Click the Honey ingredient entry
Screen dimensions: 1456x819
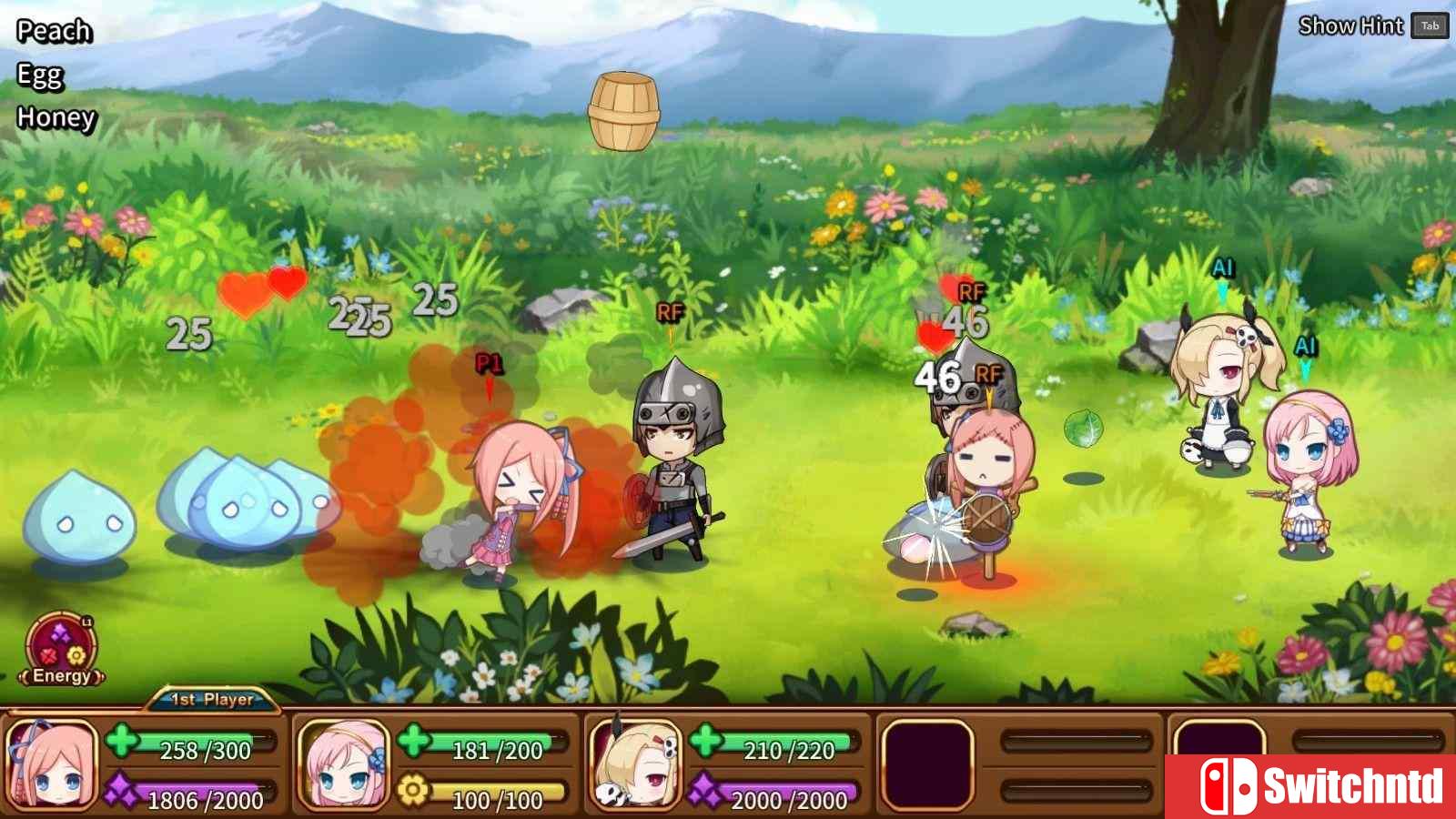point(56,117)
